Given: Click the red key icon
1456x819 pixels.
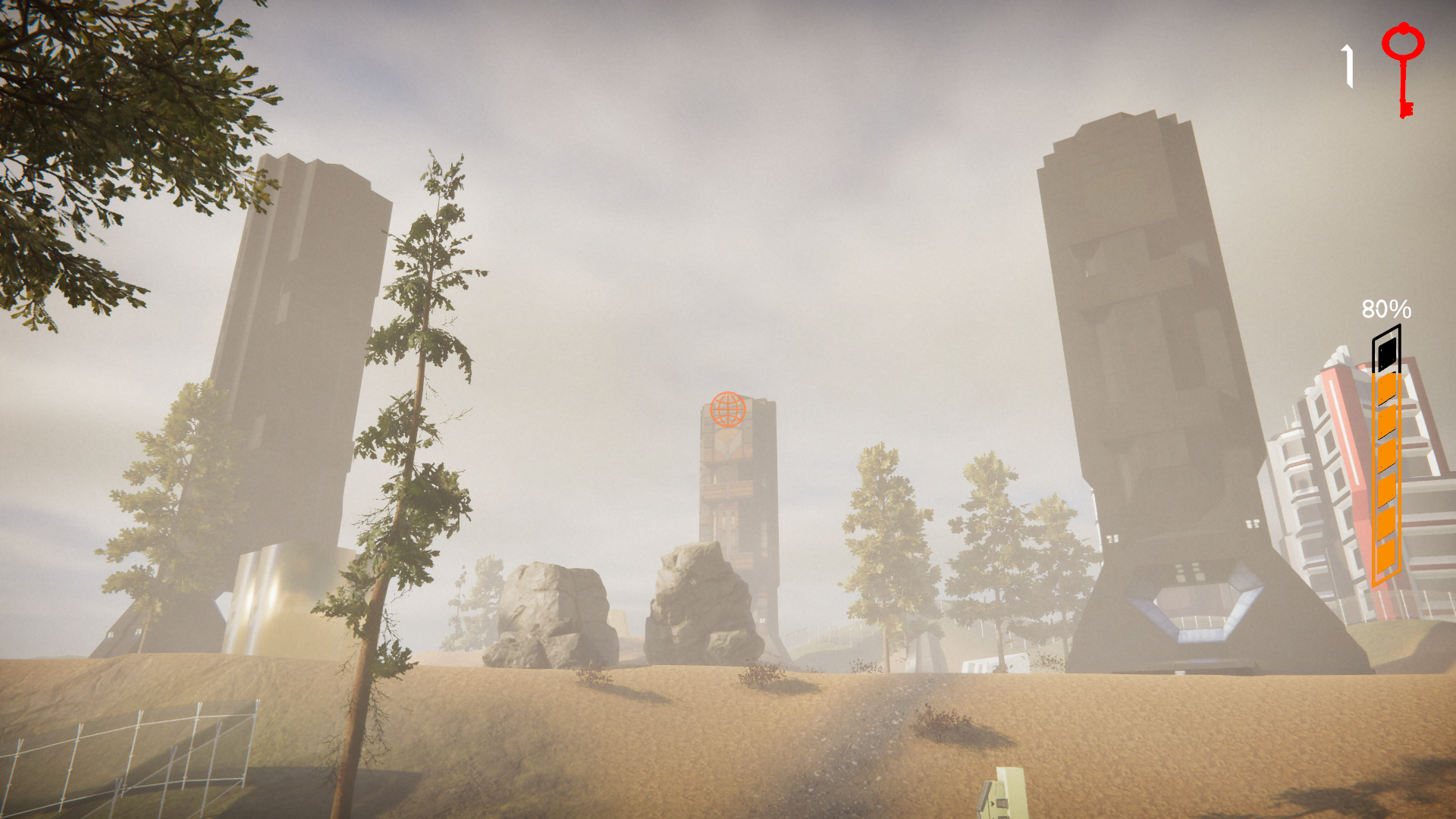Looking at the screenshot, I should click(1403, 68).
